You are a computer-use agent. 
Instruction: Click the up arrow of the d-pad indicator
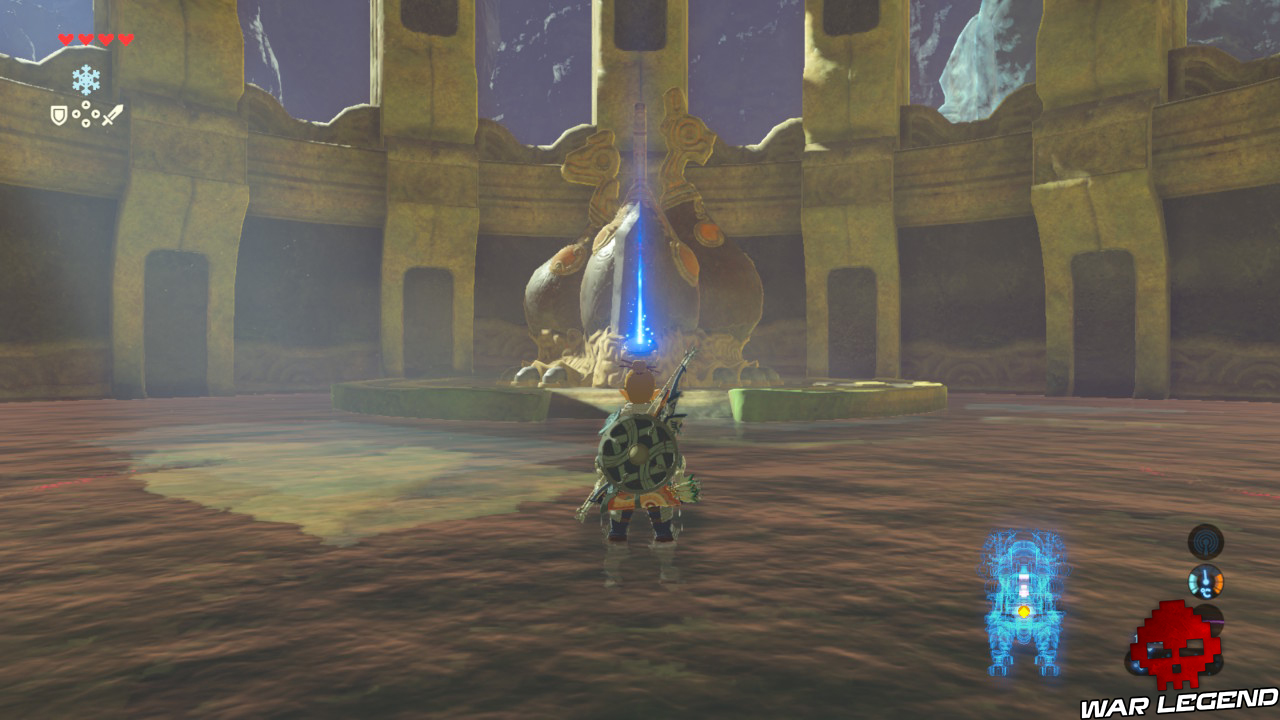pos(86,104)
